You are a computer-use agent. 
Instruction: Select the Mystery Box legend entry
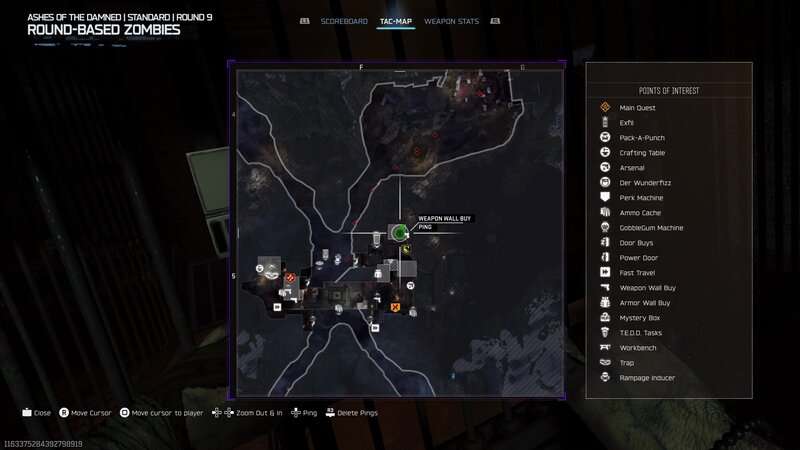pyautogui.click(x=639, y=318)
